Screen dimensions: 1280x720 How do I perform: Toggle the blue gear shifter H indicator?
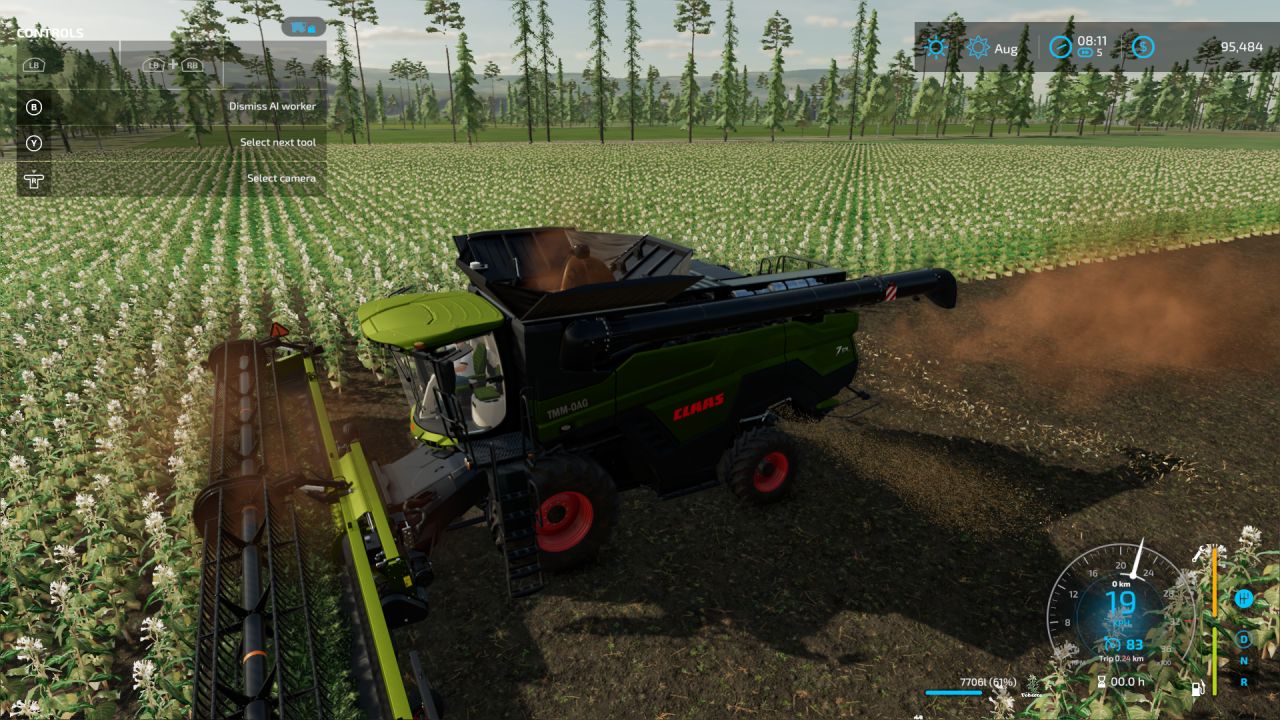click(1244, 598)
